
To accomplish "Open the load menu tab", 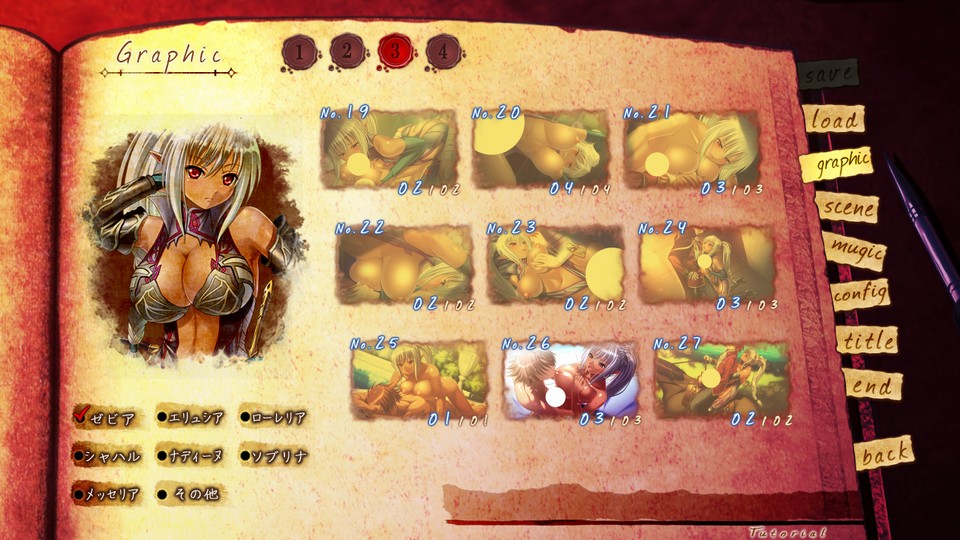I will click(x=833, y=119).
